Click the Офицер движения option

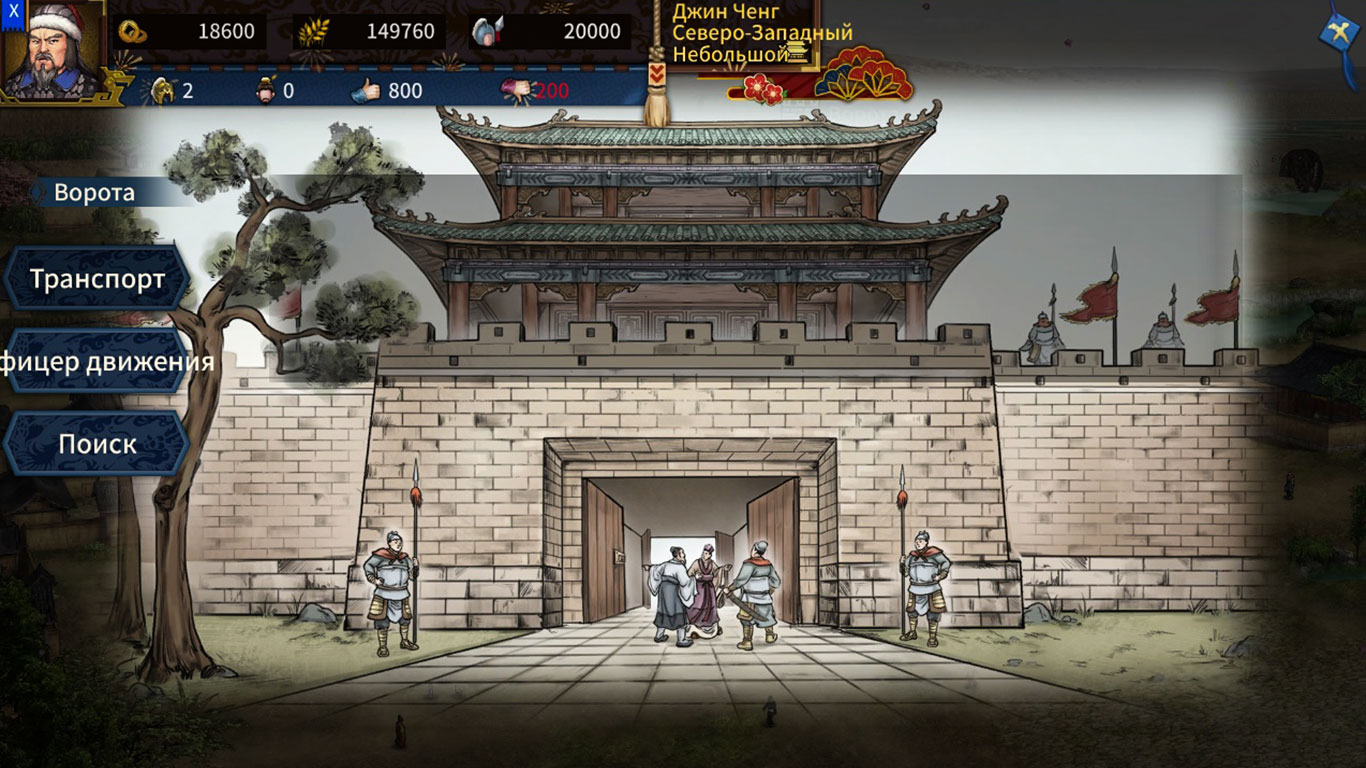pos(95,364)
